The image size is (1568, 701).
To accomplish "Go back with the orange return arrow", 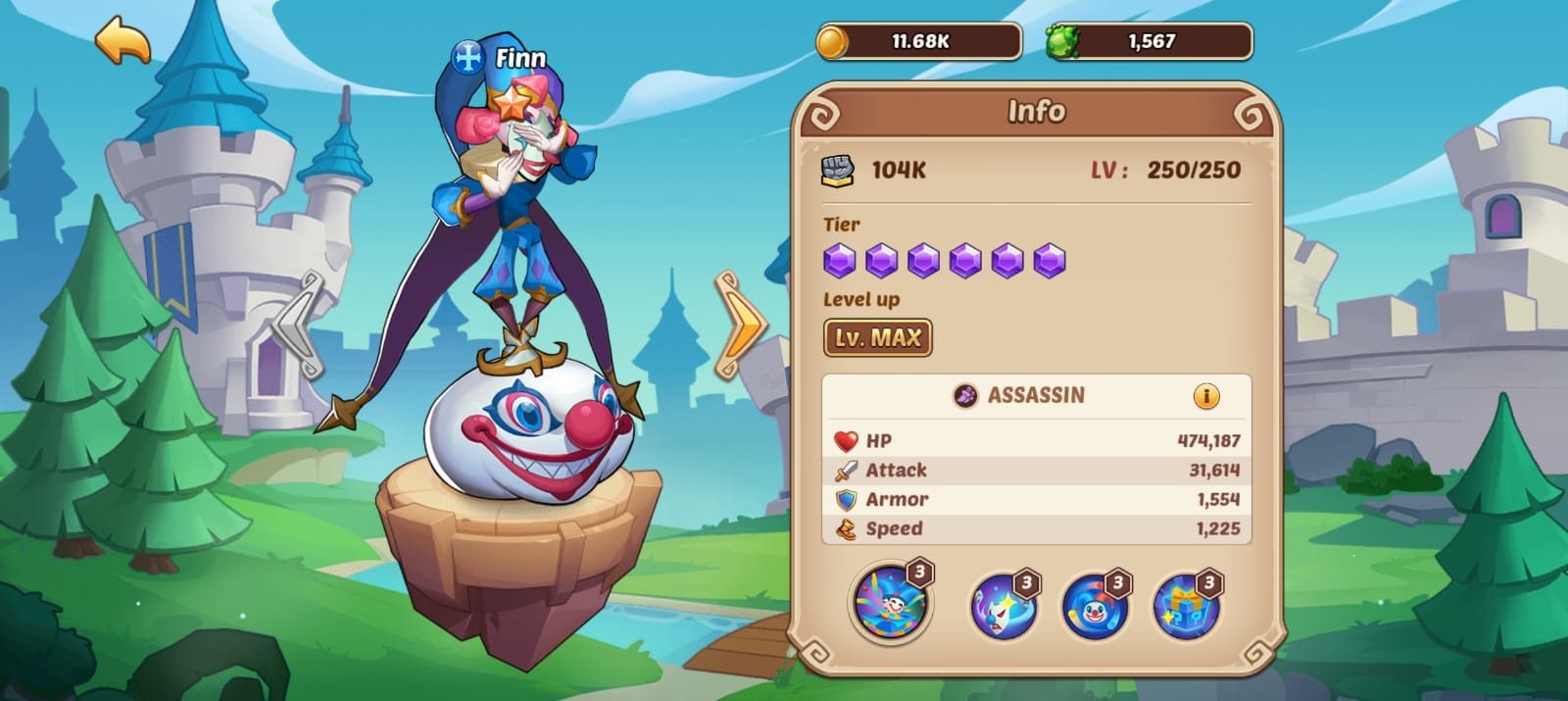I will coord(123,41).
